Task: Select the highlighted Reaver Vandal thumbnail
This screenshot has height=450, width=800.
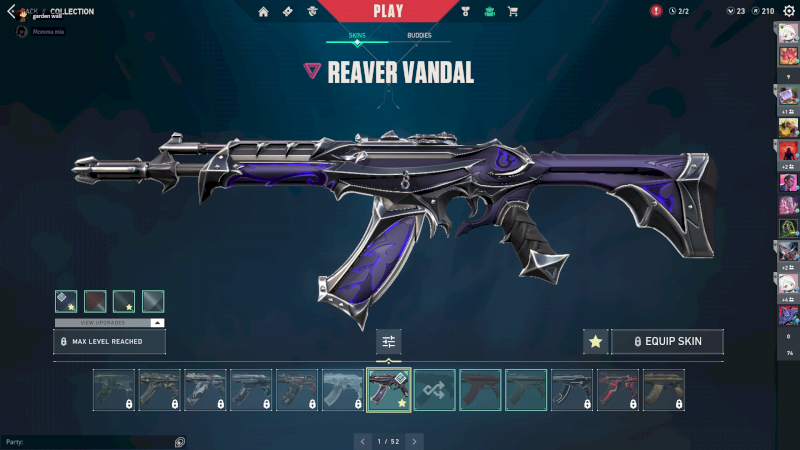Action: pyautogui.click(x=389, y=390)
